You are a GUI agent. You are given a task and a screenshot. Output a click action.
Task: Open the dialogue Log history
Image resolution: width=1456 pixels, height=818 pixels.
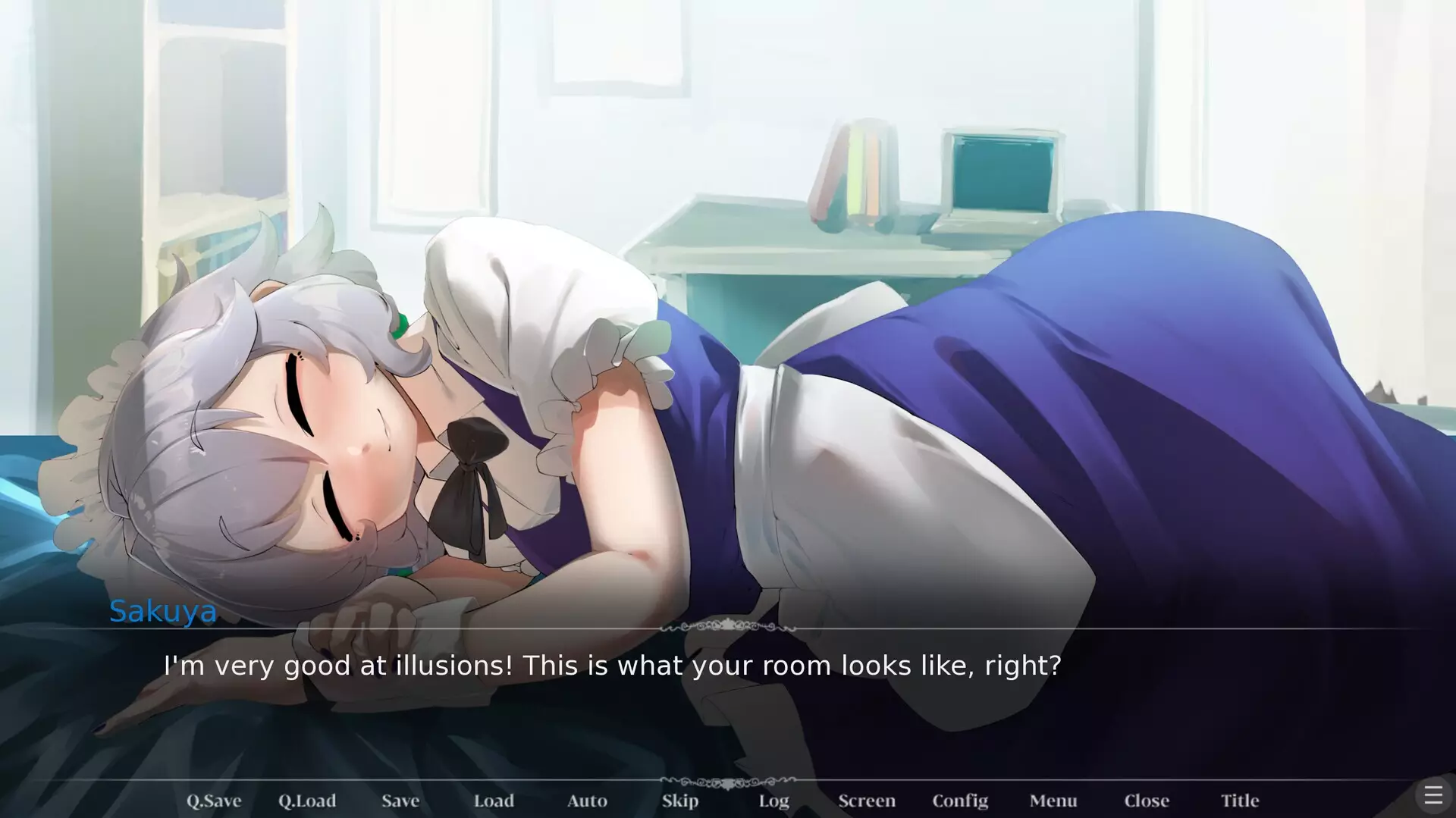[x=773, y=801]
